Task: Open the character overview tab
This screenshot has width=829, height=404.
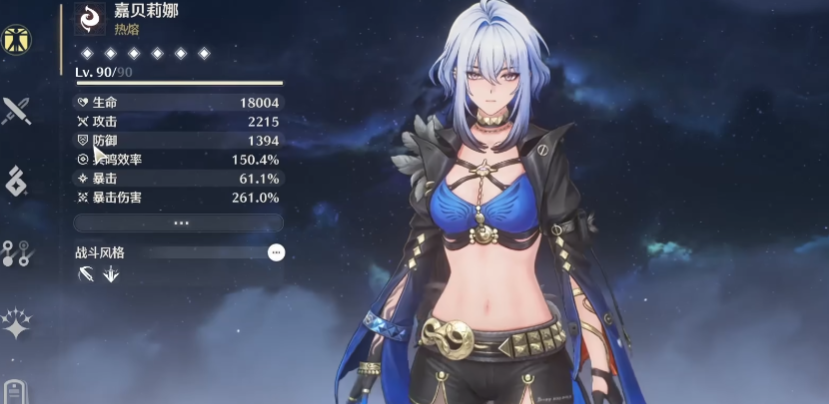Action: (x=16, y=38)
